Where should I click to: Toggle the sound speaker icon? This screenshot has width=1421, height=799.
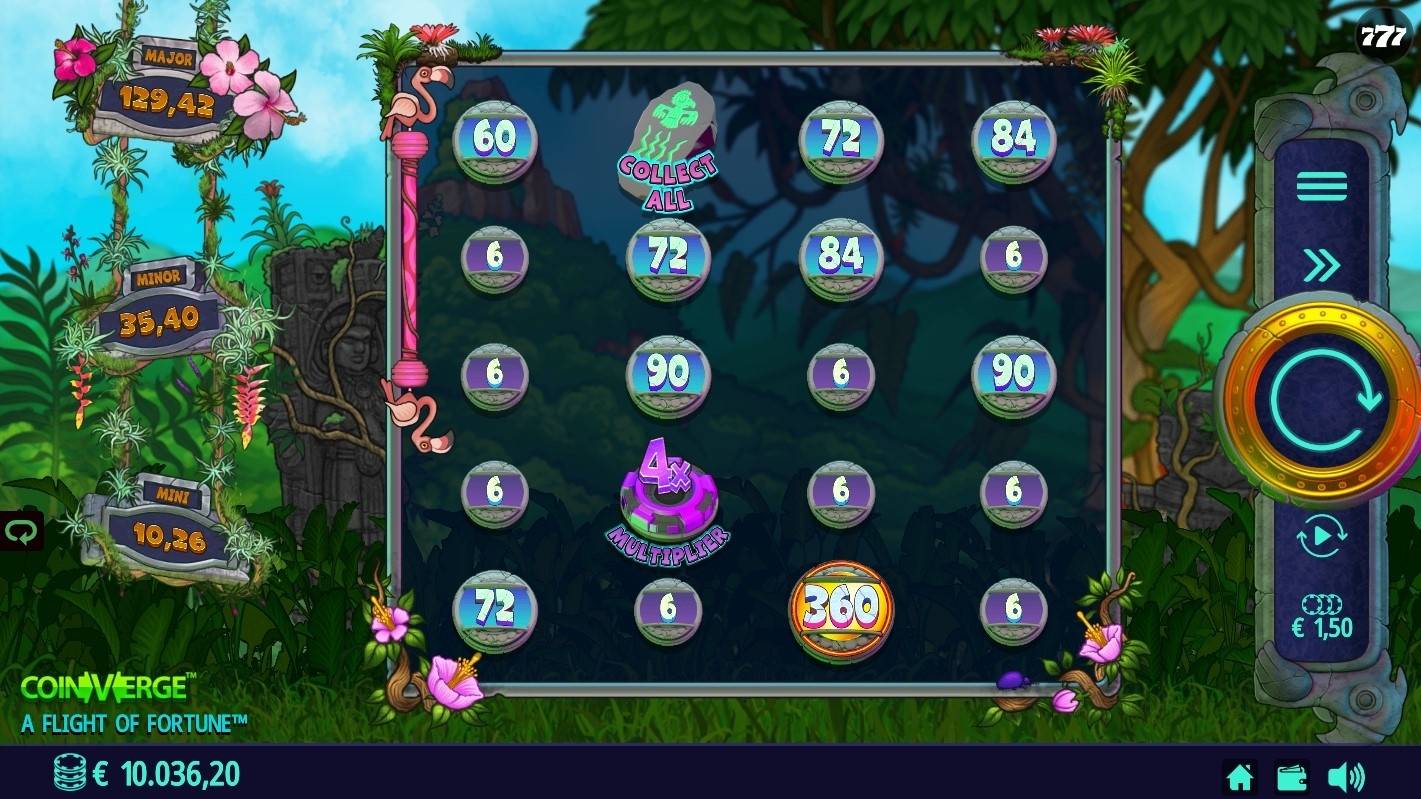click(x=1346, y=776)
